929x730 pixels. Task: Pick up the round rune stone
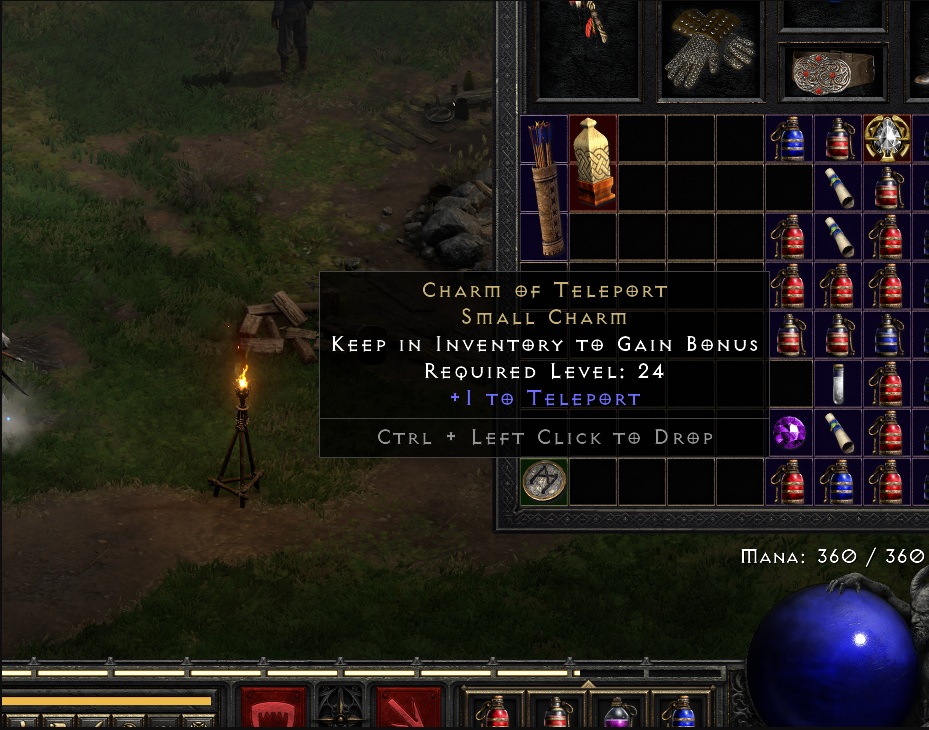point(545,481)
